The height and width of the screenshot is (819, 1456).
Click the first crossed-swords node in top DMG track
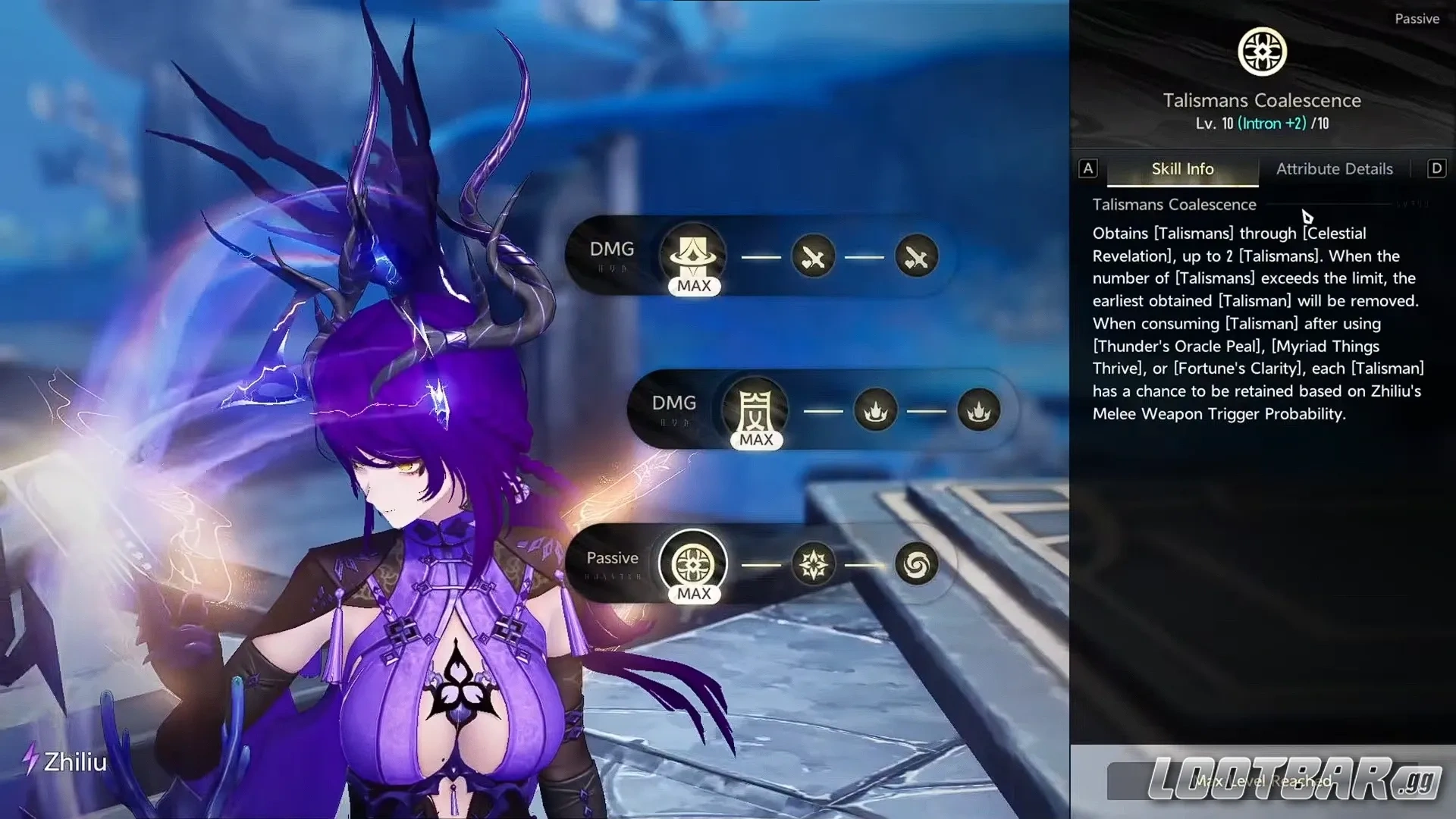point(813,256)
